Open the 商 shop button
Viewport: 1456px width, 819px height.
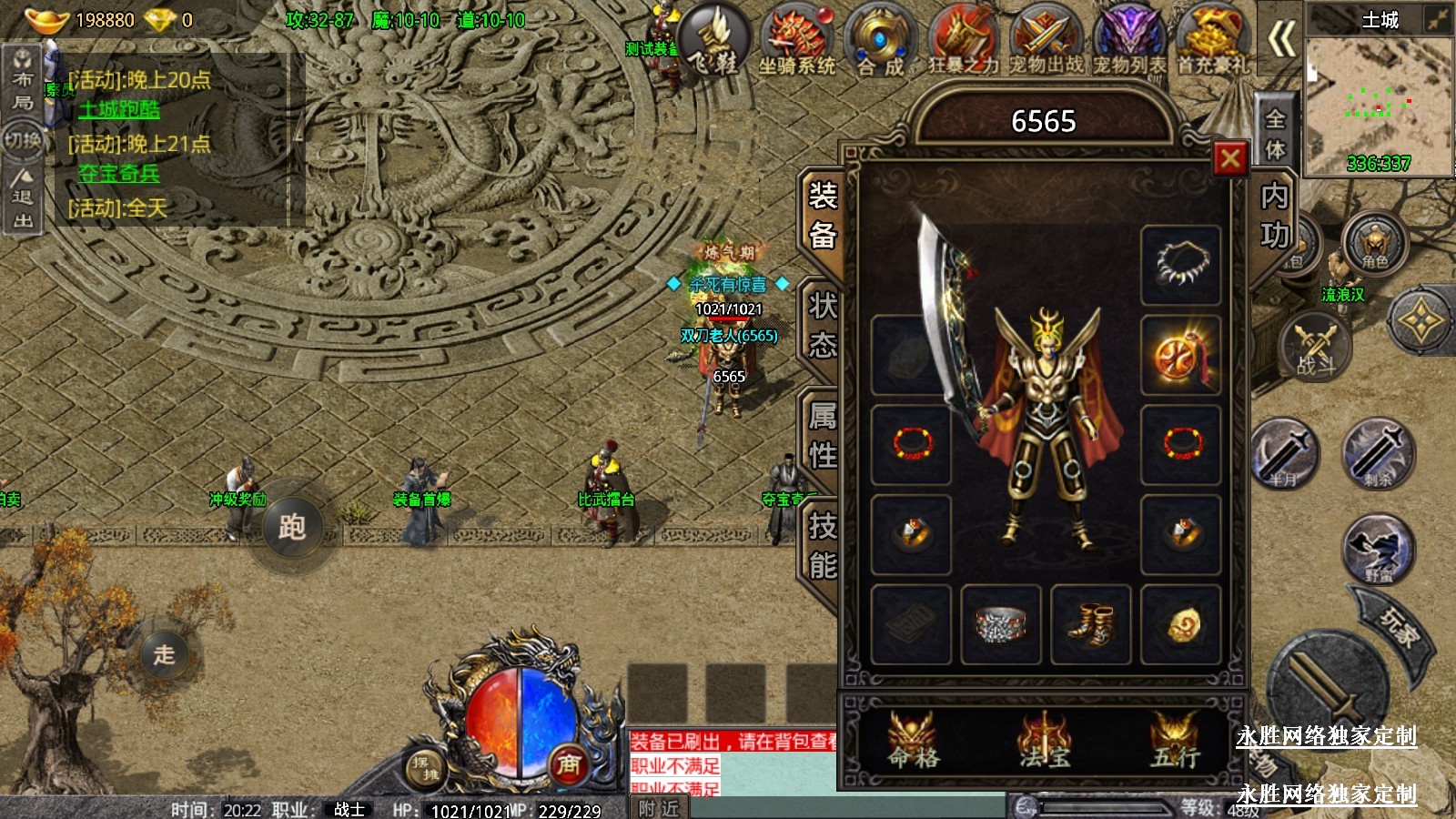click(x=569, y=765)
